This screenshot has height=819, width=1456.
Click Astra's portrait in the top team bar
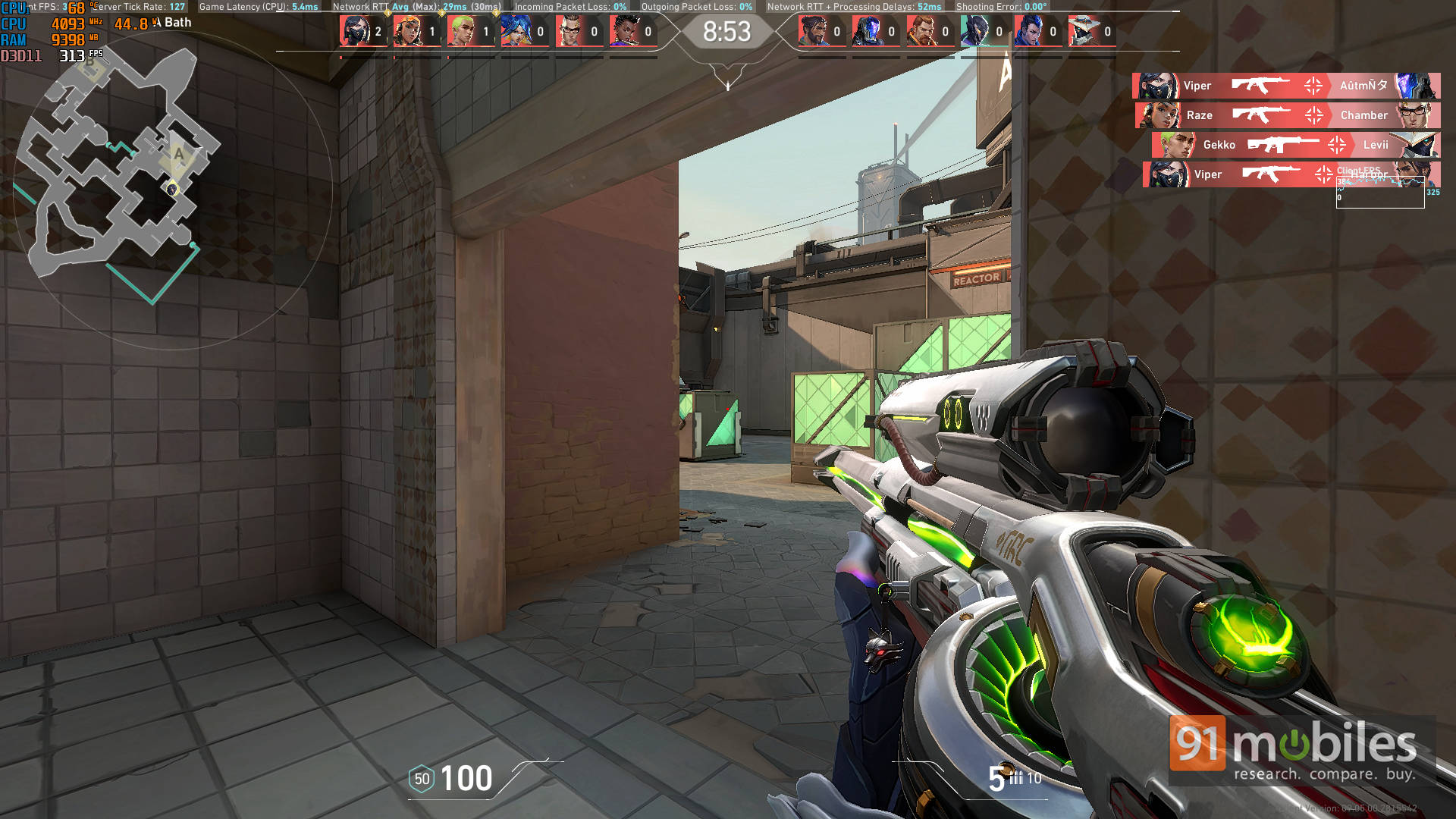[624, 32]
